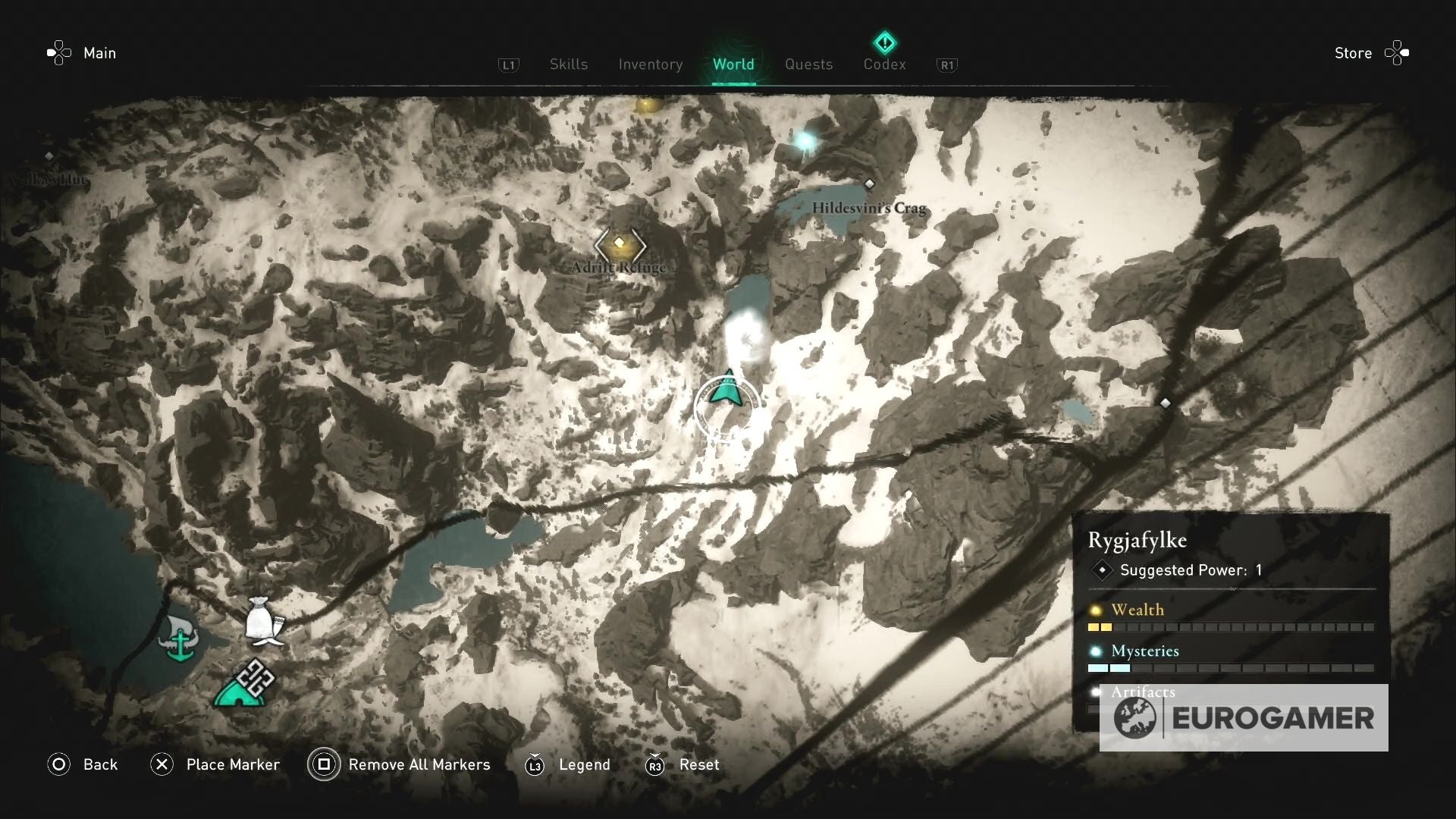
Task: Switch to the Inventory tab
Action: [650, 64]
